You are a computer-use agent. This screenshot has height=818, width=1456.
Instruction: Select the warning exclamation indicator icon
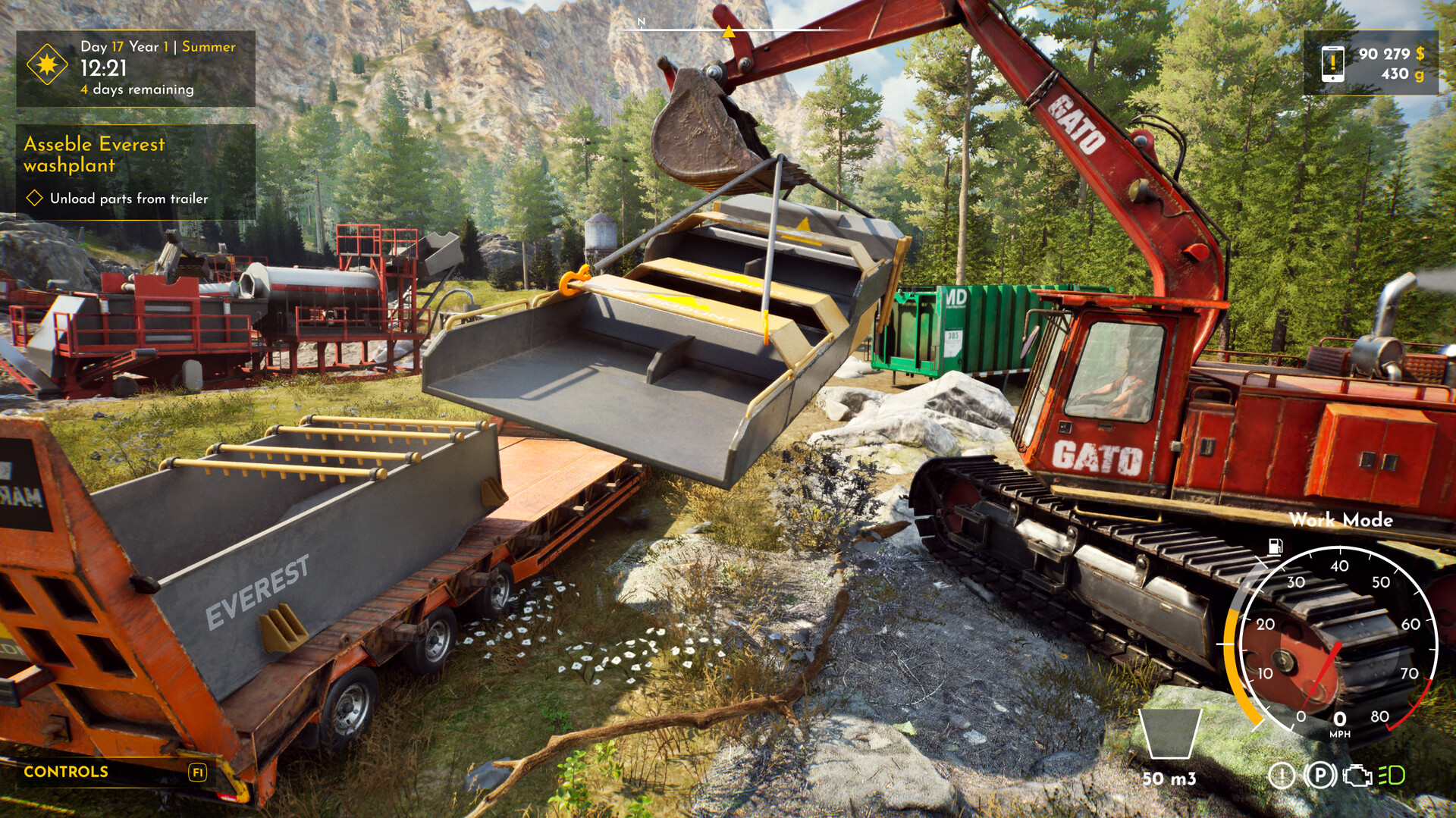click(1282, 776)
